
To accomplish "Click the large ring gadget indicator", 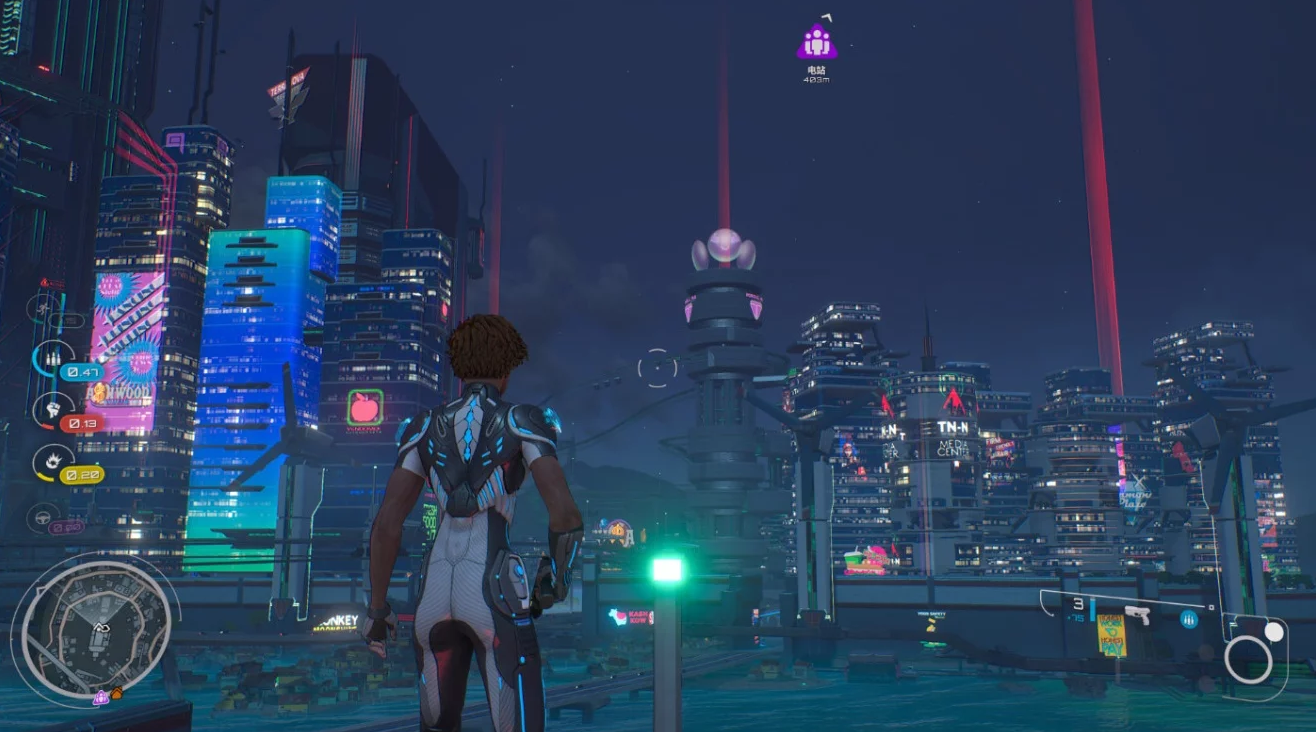I will pyautogui.click(x=1248, y=660).
